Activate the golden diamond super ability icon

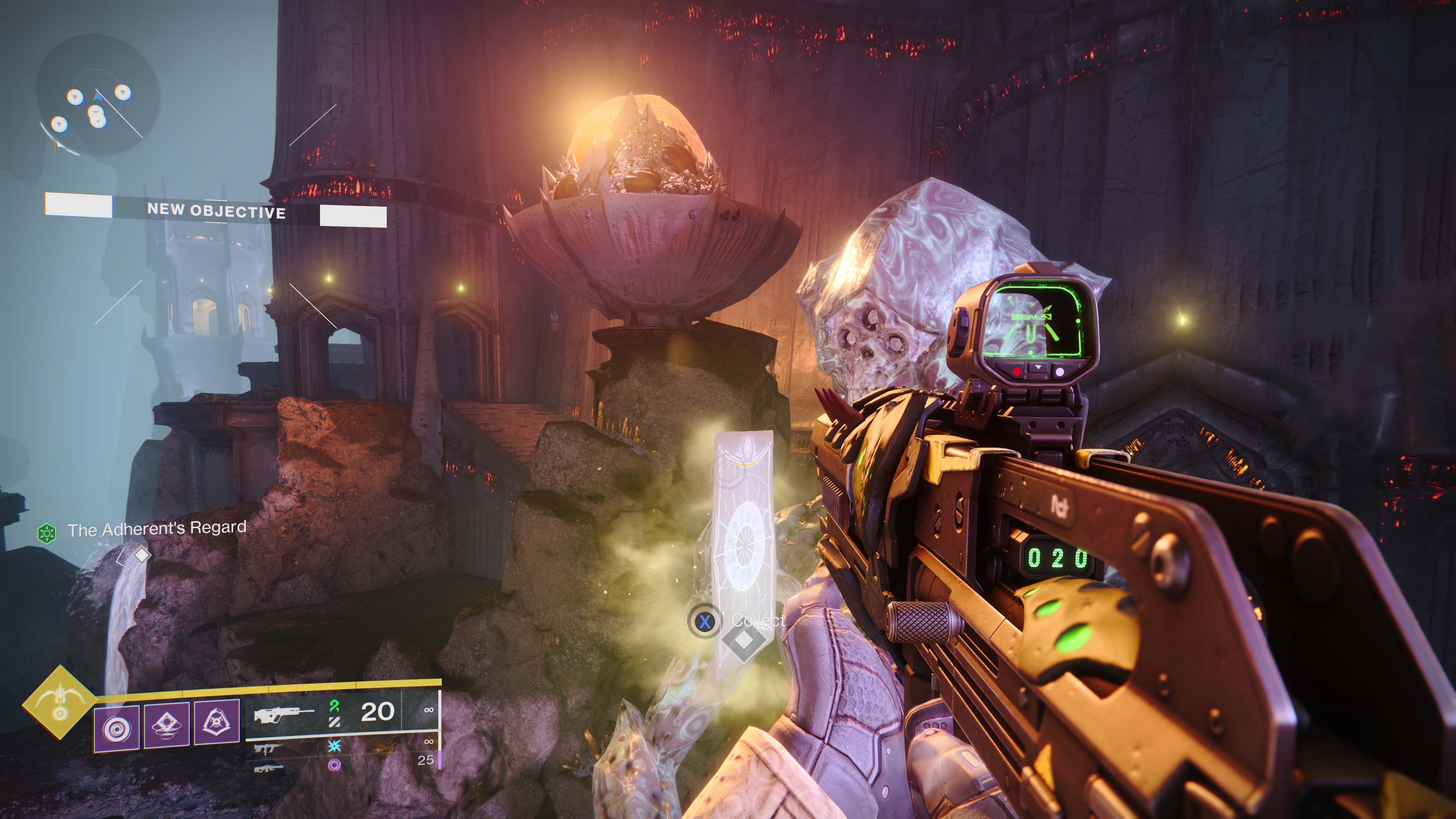pos(60,702)
